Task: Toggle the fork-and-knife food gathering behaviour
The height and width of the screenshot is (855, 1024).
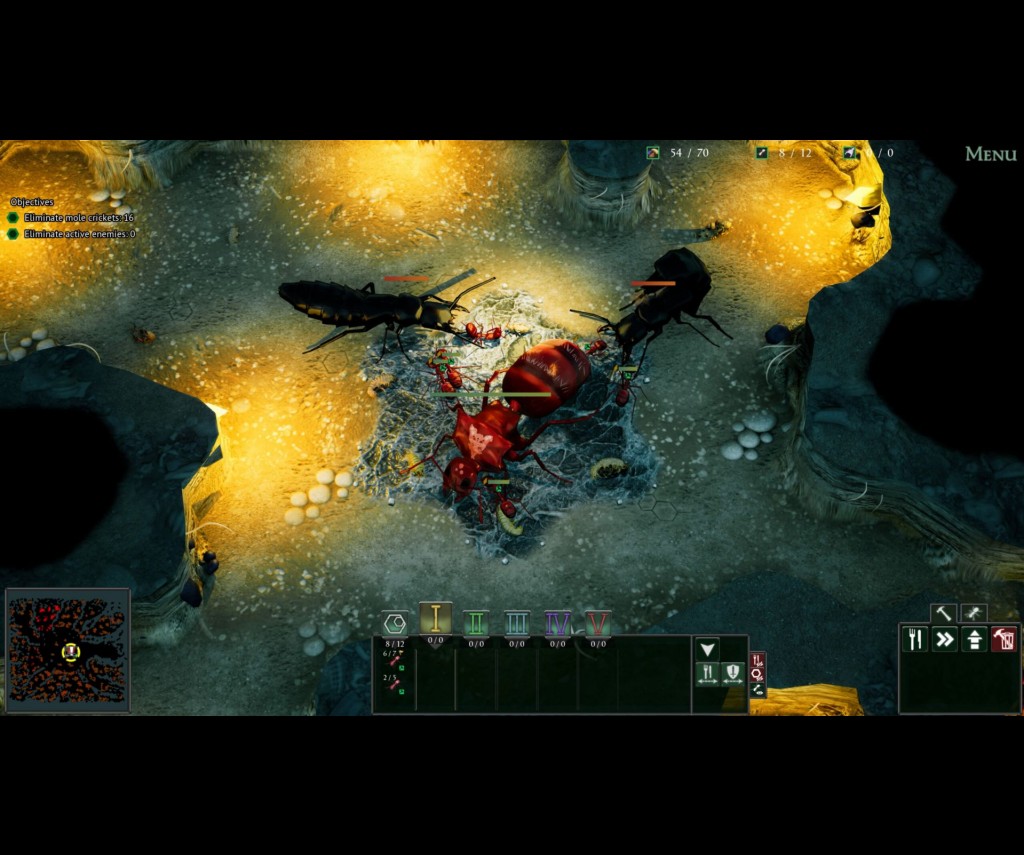Action: (x=708, y=673)
